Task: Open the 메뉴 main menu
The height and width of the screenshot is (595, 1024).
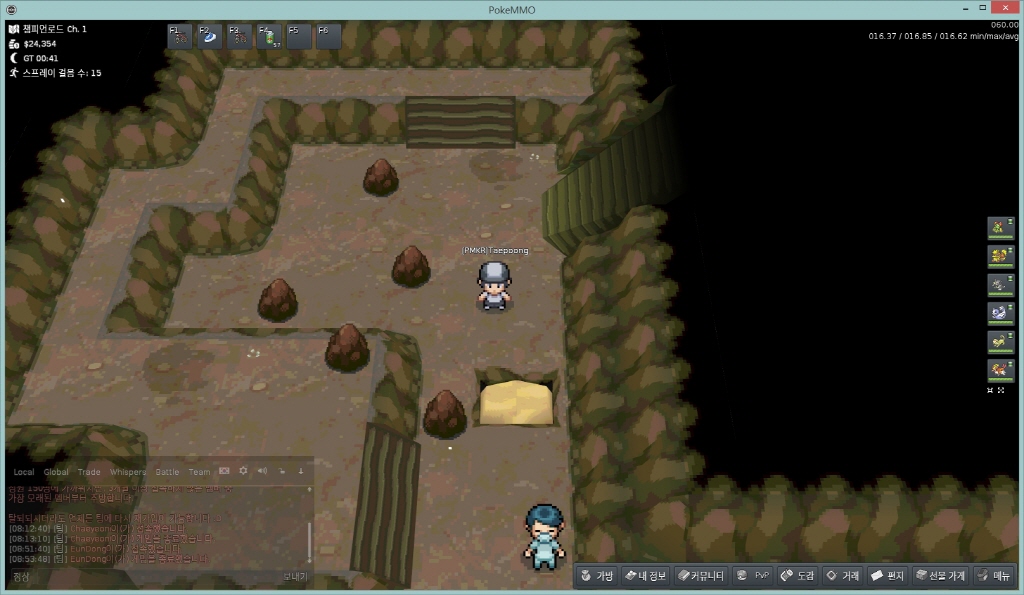Action: click(x=994, y=576)
